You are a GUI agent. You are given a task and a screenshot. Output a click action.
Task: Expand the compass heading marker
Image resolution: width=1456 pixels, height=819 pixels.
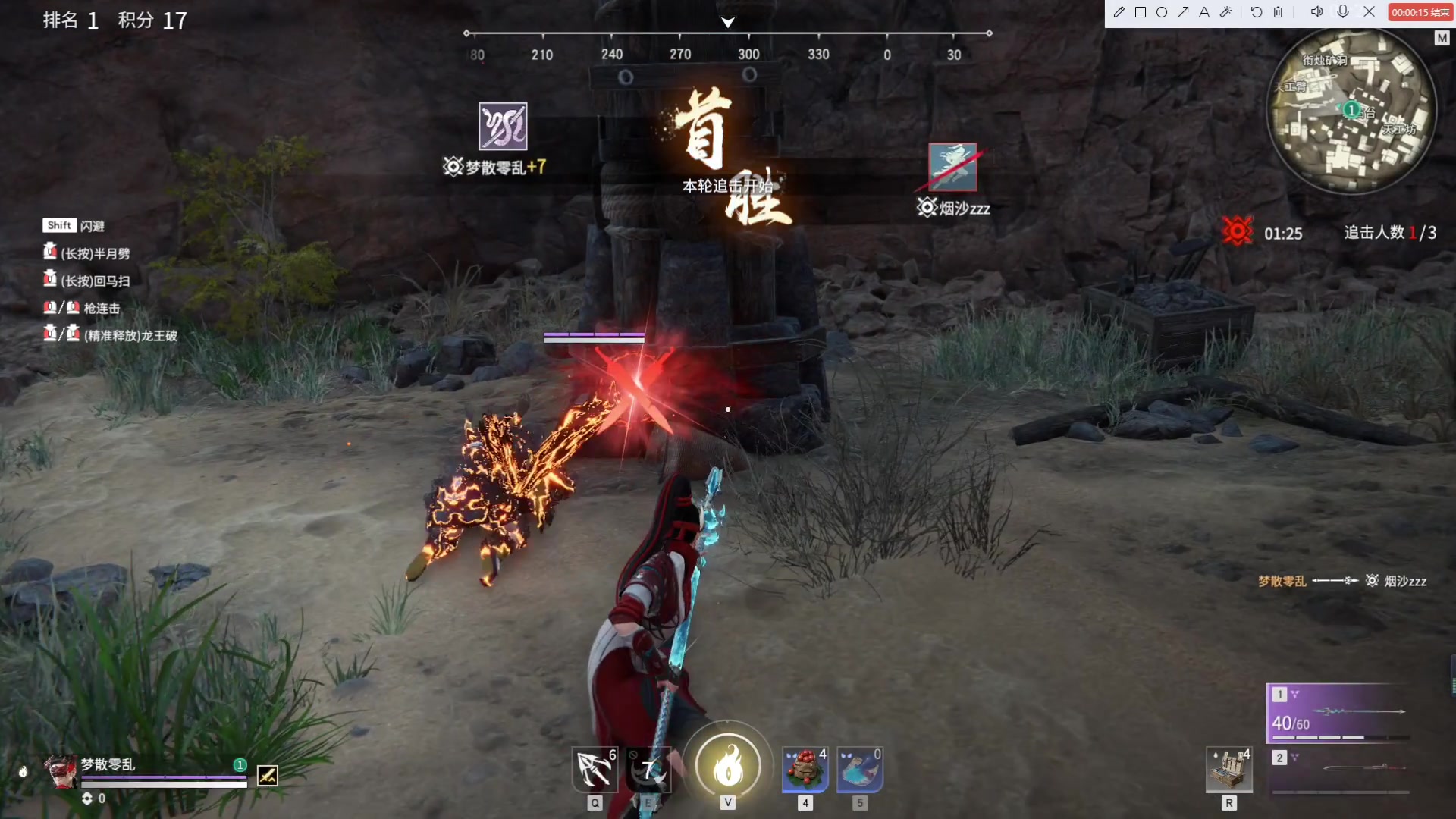click(727, 22)
